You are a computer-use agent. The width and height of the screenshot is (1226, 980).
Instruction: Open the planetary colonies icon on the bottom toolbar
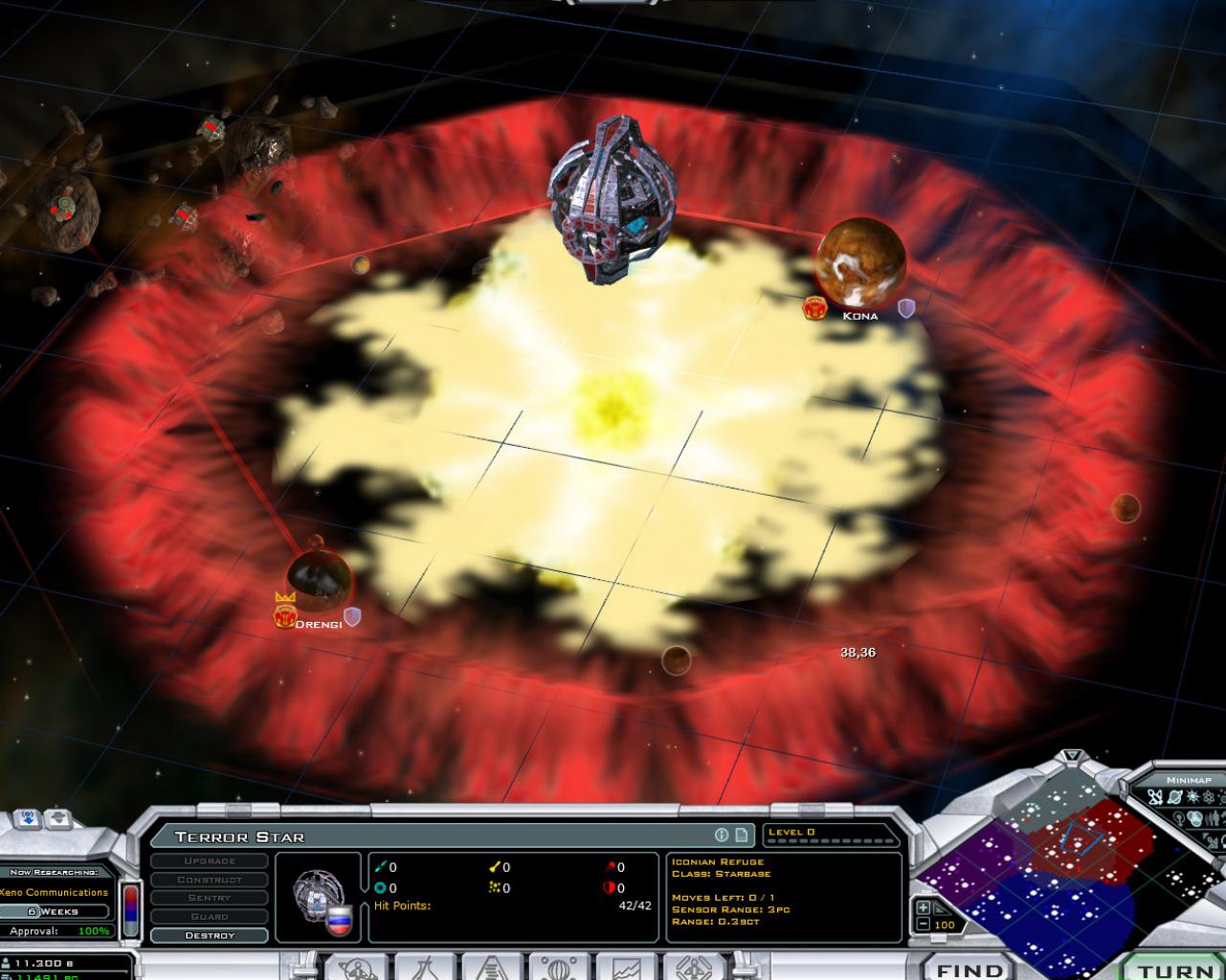pyautogui.click(x=358, y=969)
